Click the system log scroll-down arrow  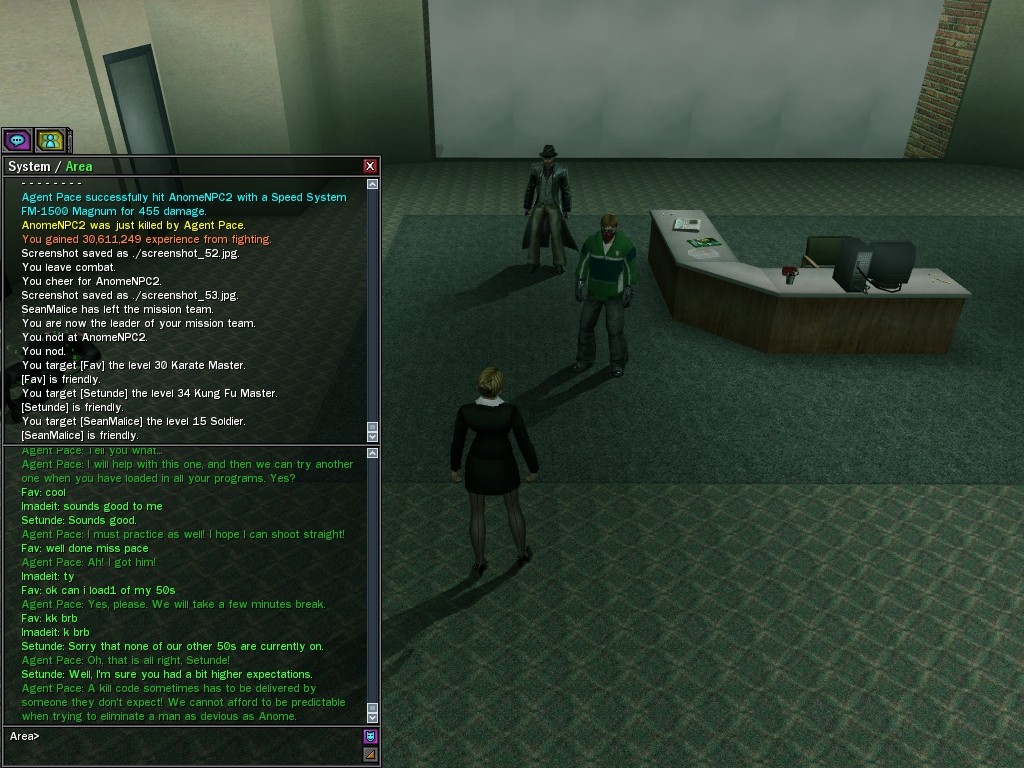point(373,436)
